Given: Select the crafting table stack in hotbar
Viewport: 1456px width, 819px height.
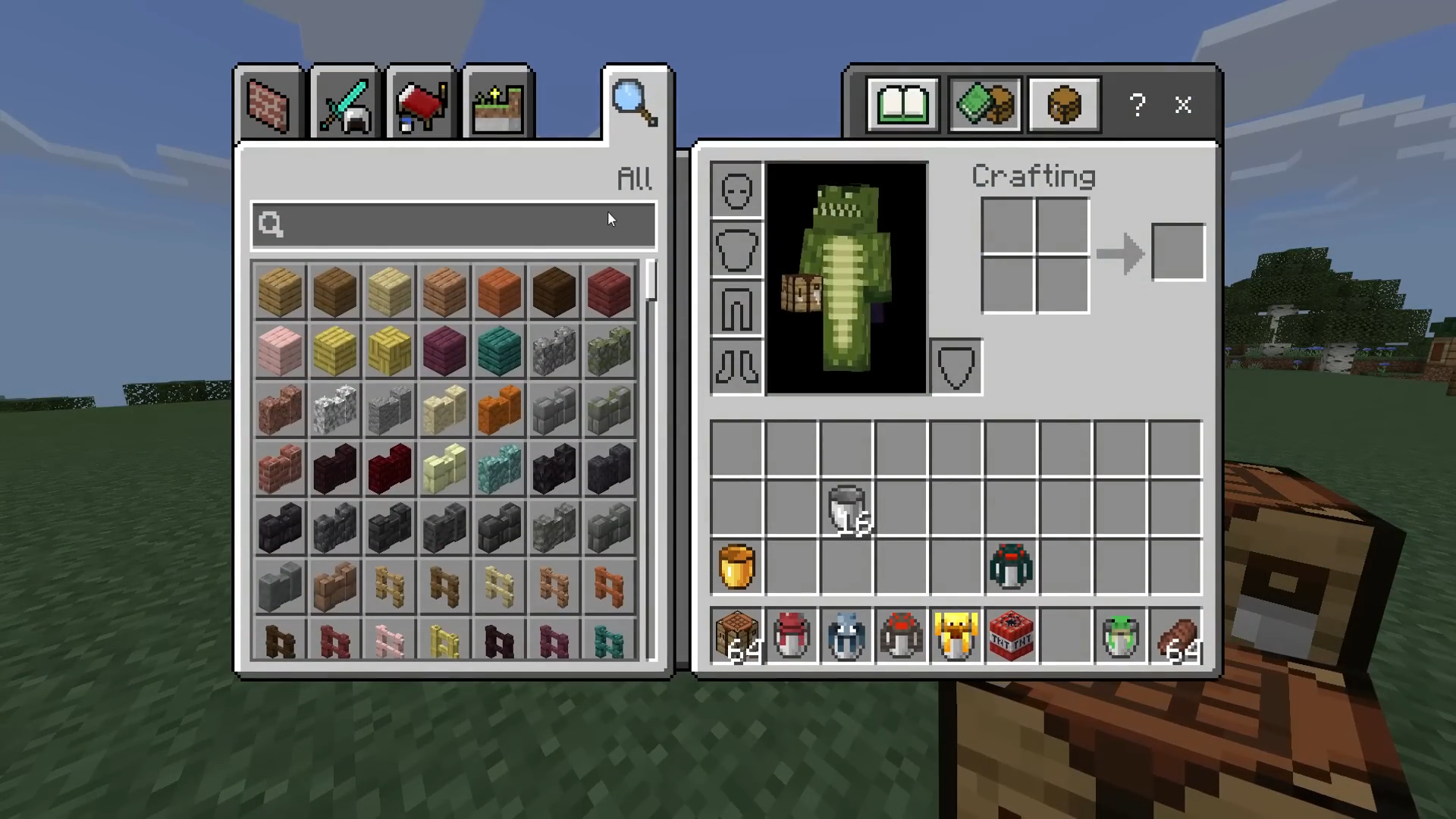Looking at the screenshot, I should 737,637.
